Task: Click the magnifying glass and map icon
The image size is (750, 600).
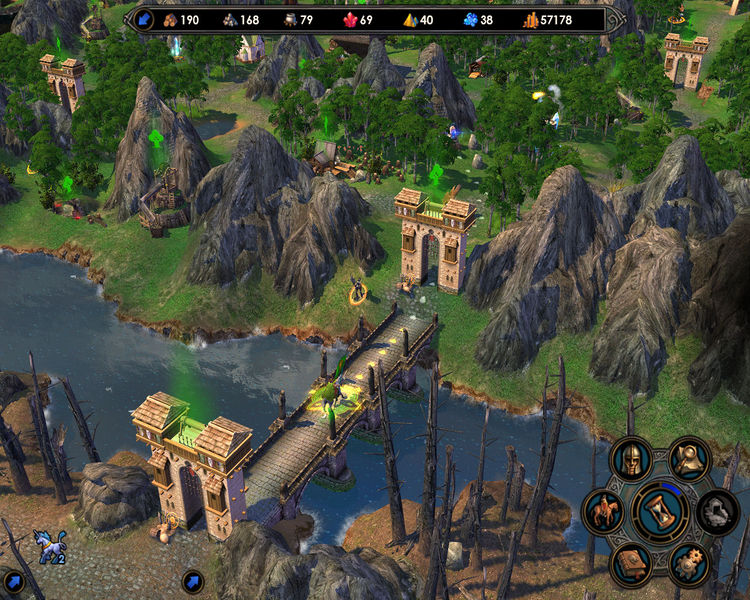Action: pos(689,459)
